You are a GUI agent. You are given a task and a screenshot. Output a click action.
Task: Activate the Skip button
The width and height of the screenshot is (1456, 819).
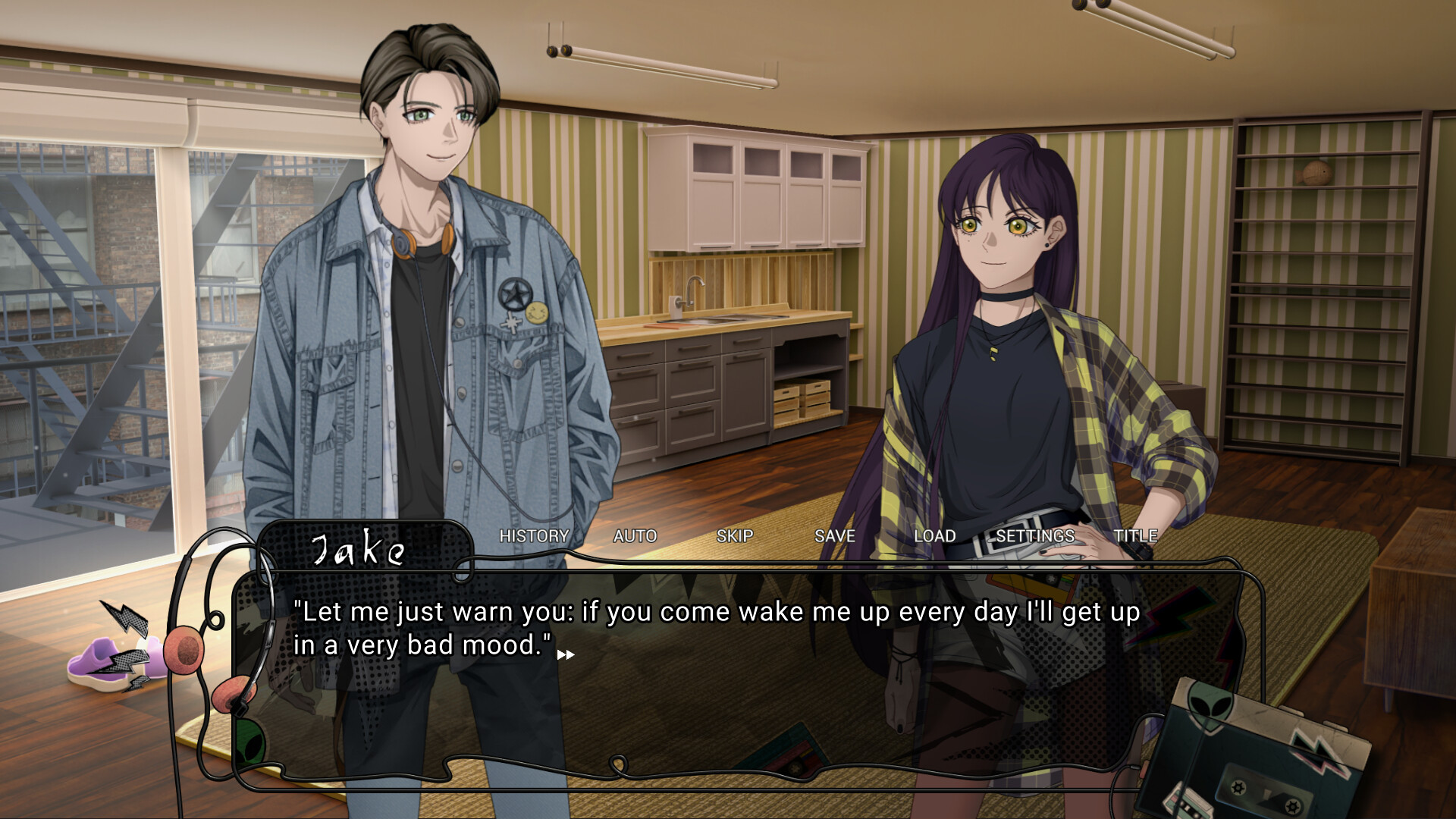point(735,536)
